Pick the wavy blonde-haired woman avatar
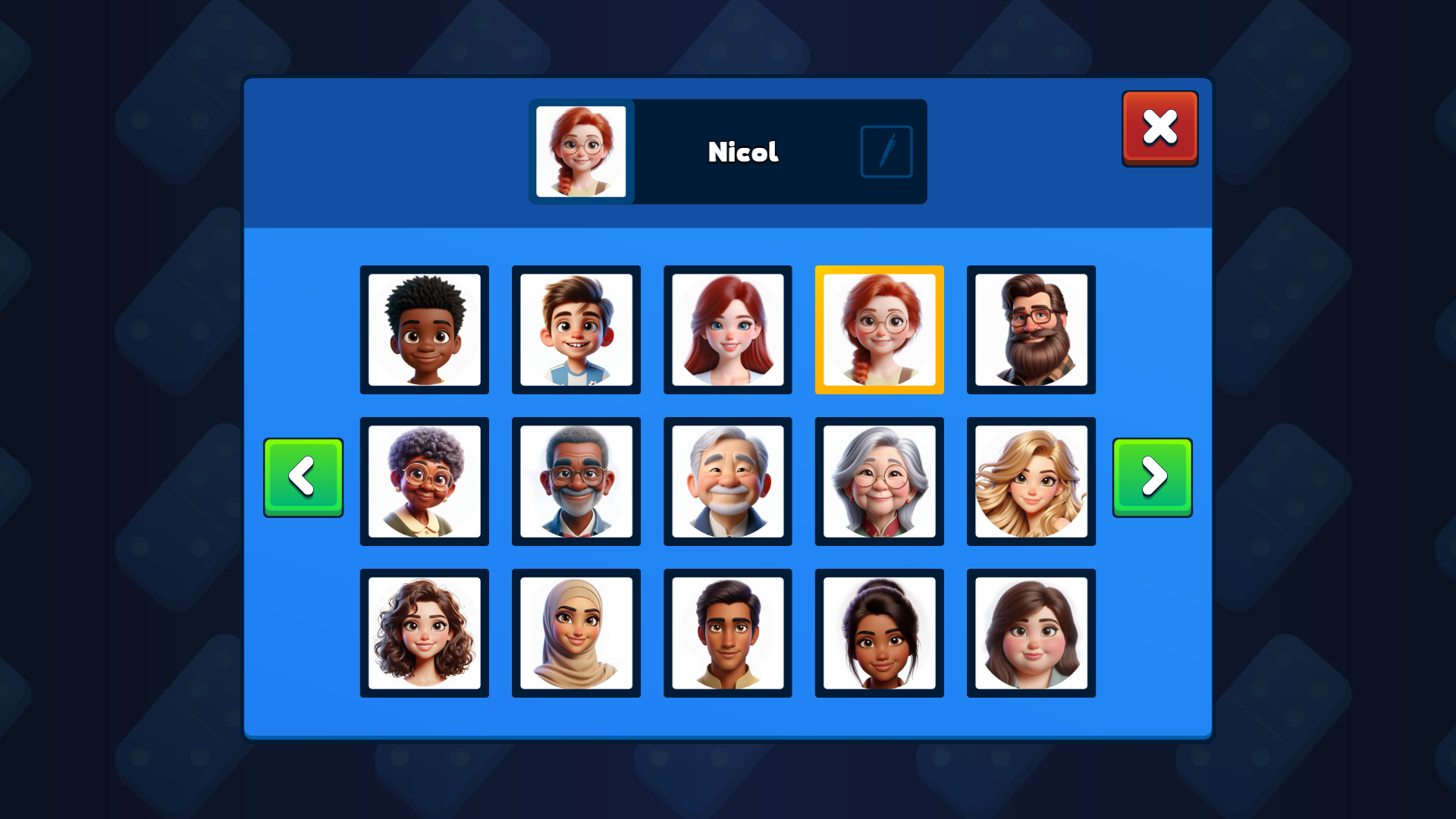Image resolution: width=1456 pixels, height=819 pixels. 1031,482
